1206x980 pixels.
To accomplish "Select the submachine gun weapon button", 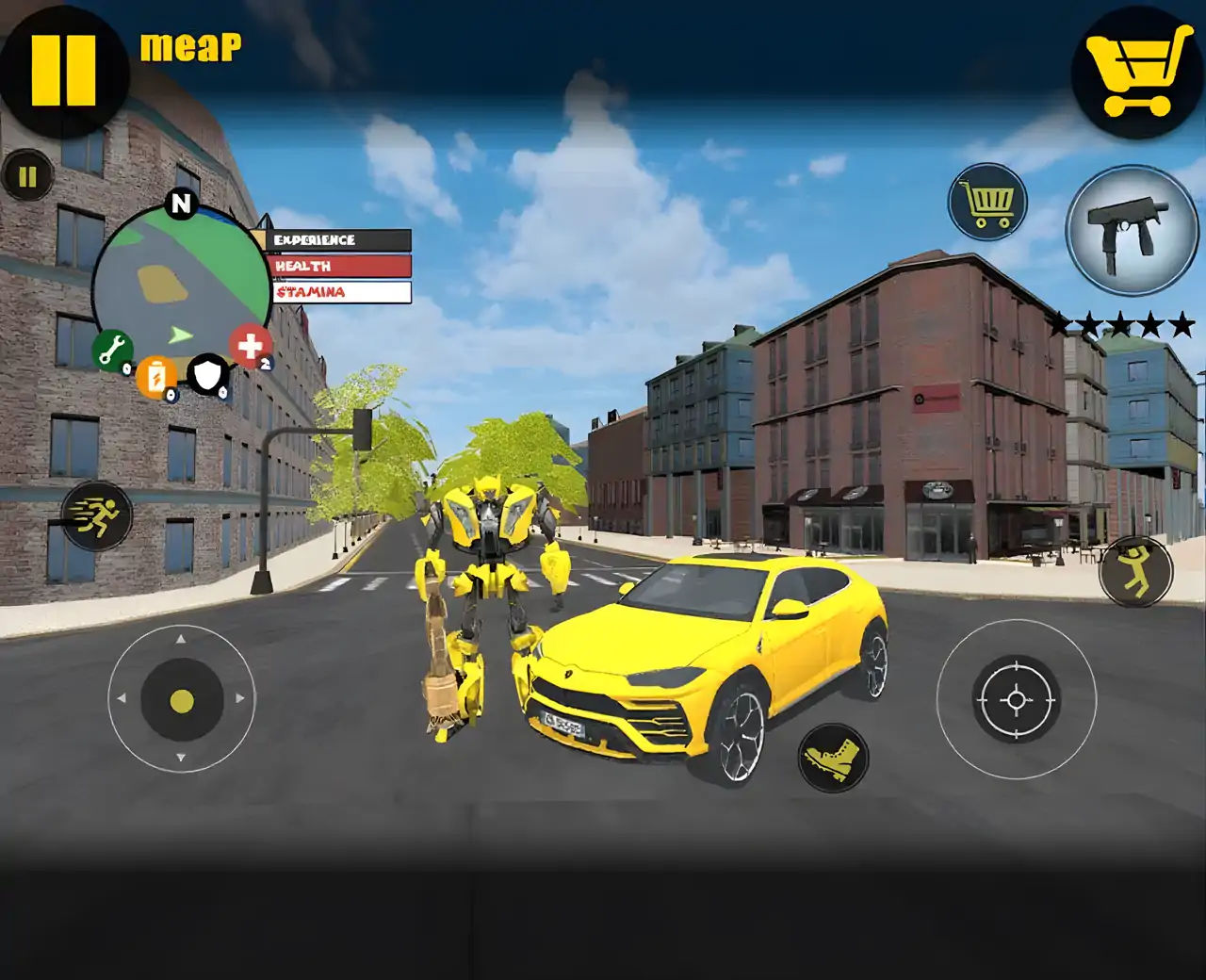I will tap(1130, 229).
